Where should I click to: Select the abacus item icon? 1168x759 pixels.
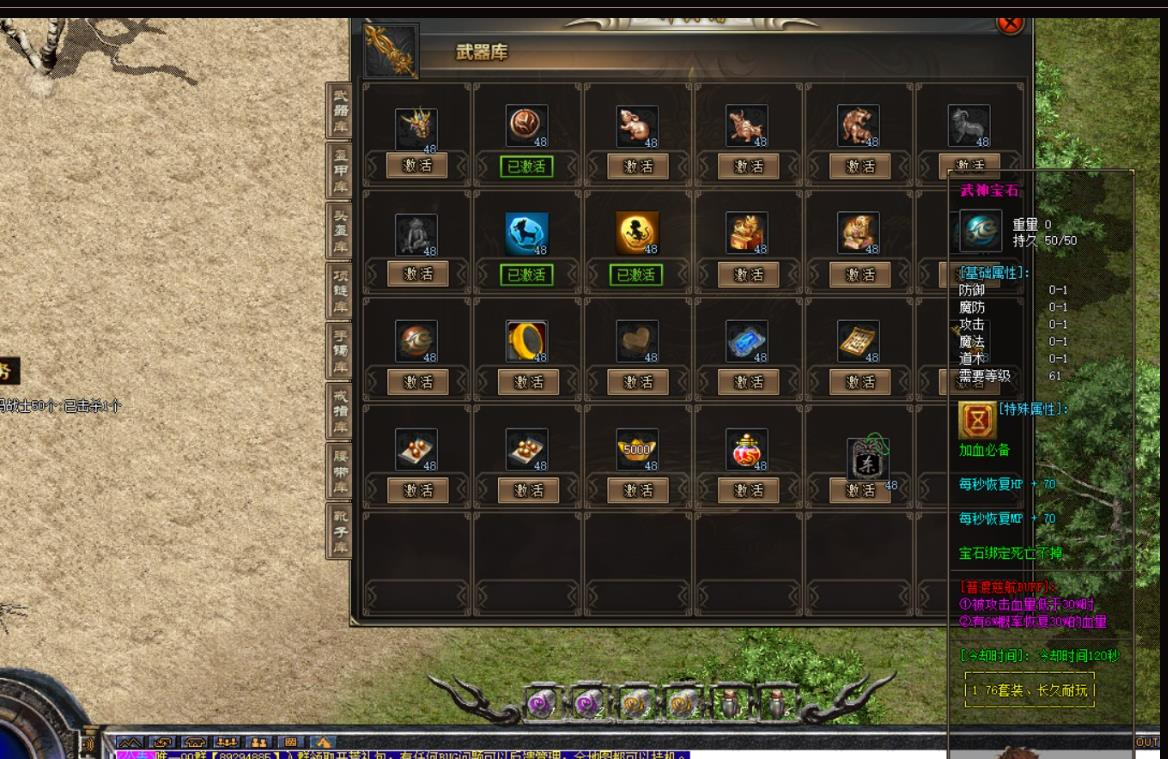858,341
